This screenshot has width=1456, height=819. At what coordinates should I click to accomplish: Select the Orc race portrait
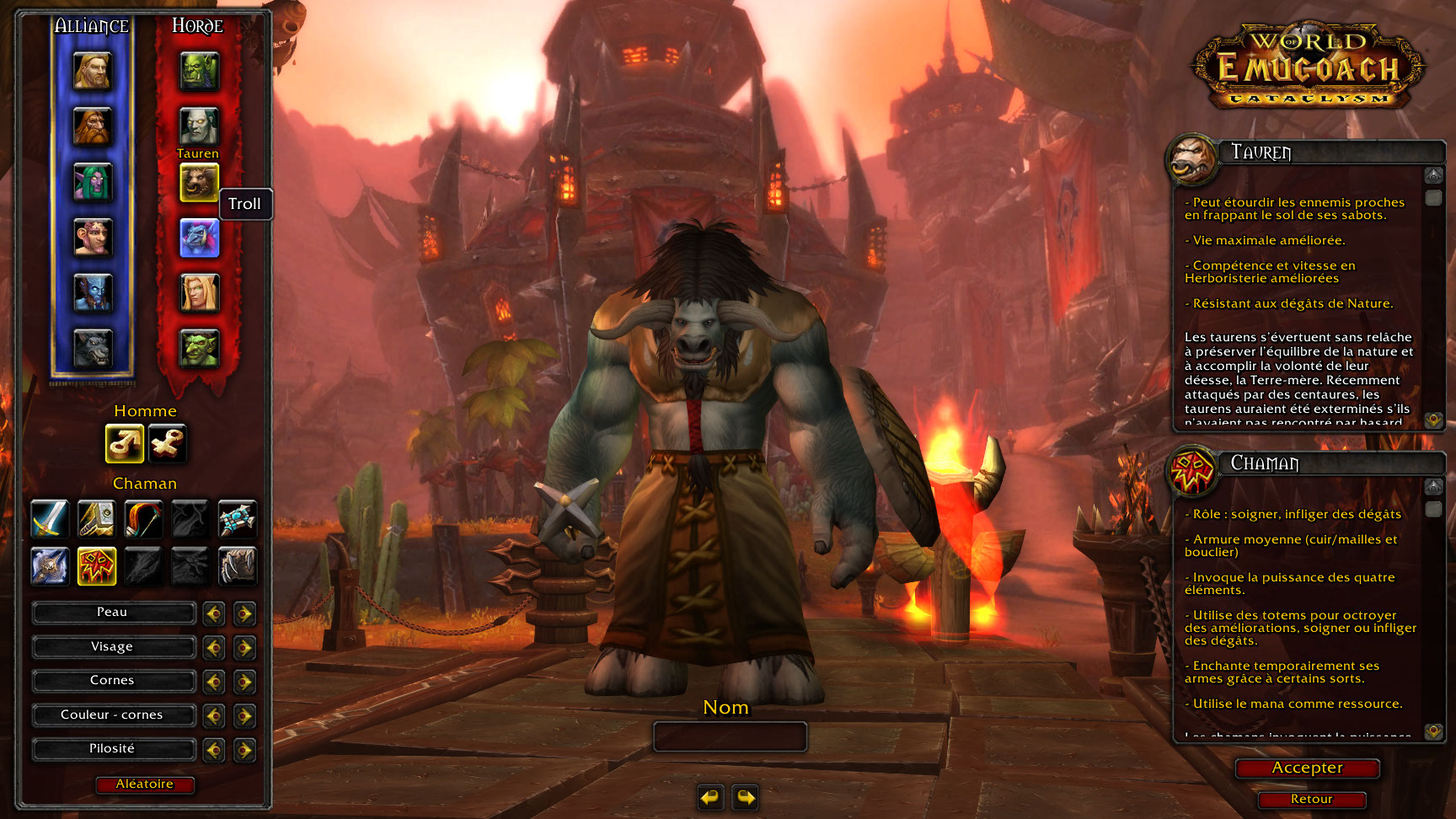[199, 71]
